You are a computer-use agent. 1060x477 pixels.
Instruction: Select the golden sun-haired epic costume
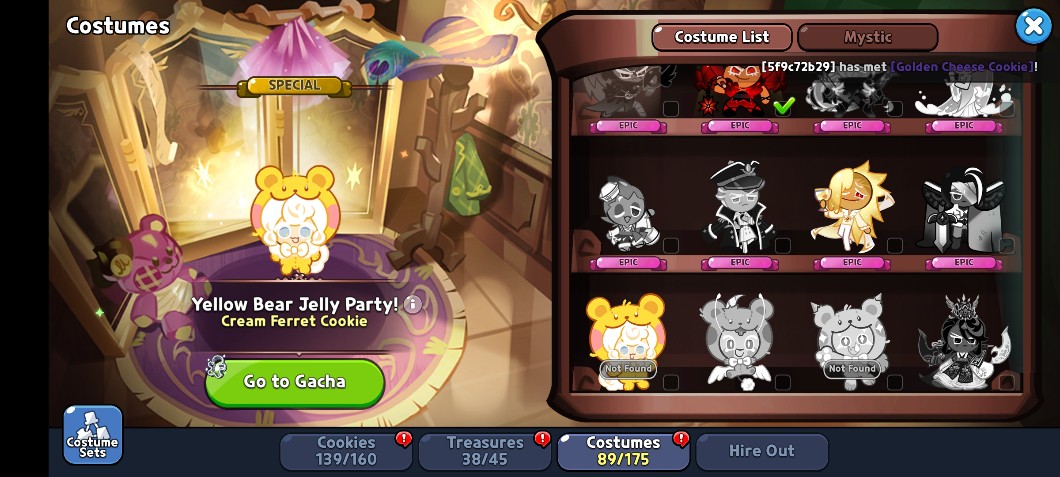click(x=850, y=207)
